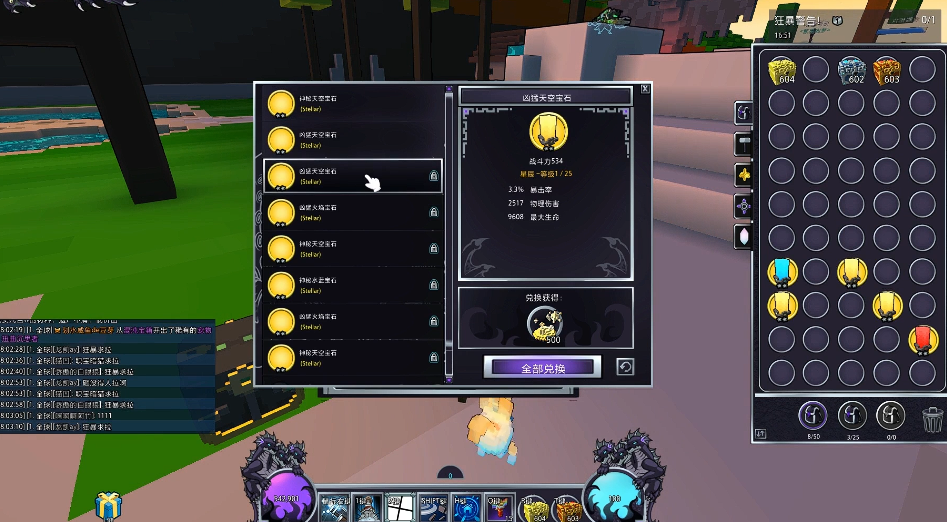Screen dimensions: 947x522
Task: Switch to the gold star inventory tab
Action: [743, 175]
